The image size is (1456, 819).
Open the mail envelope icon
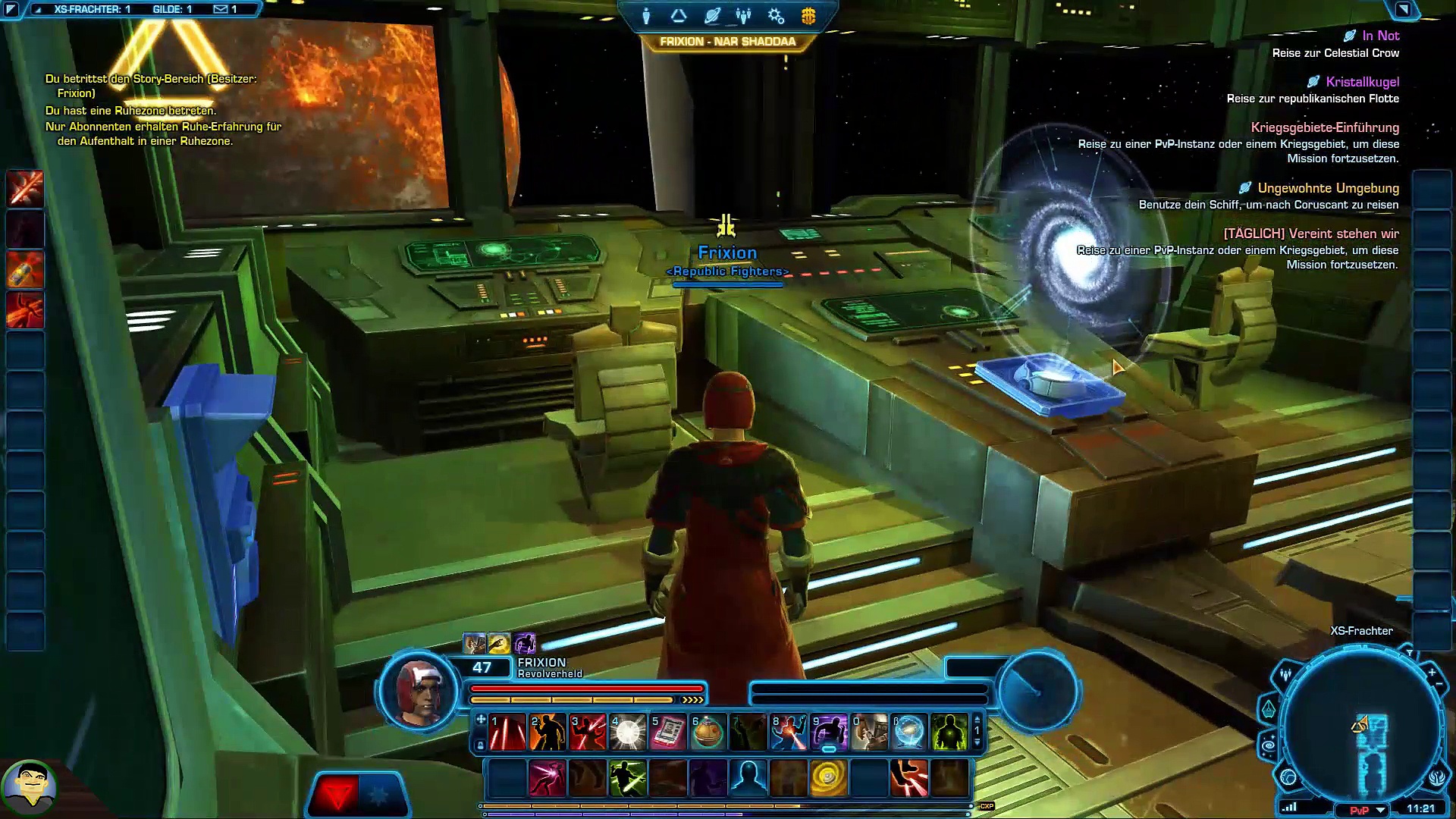[x=221, y=9]
